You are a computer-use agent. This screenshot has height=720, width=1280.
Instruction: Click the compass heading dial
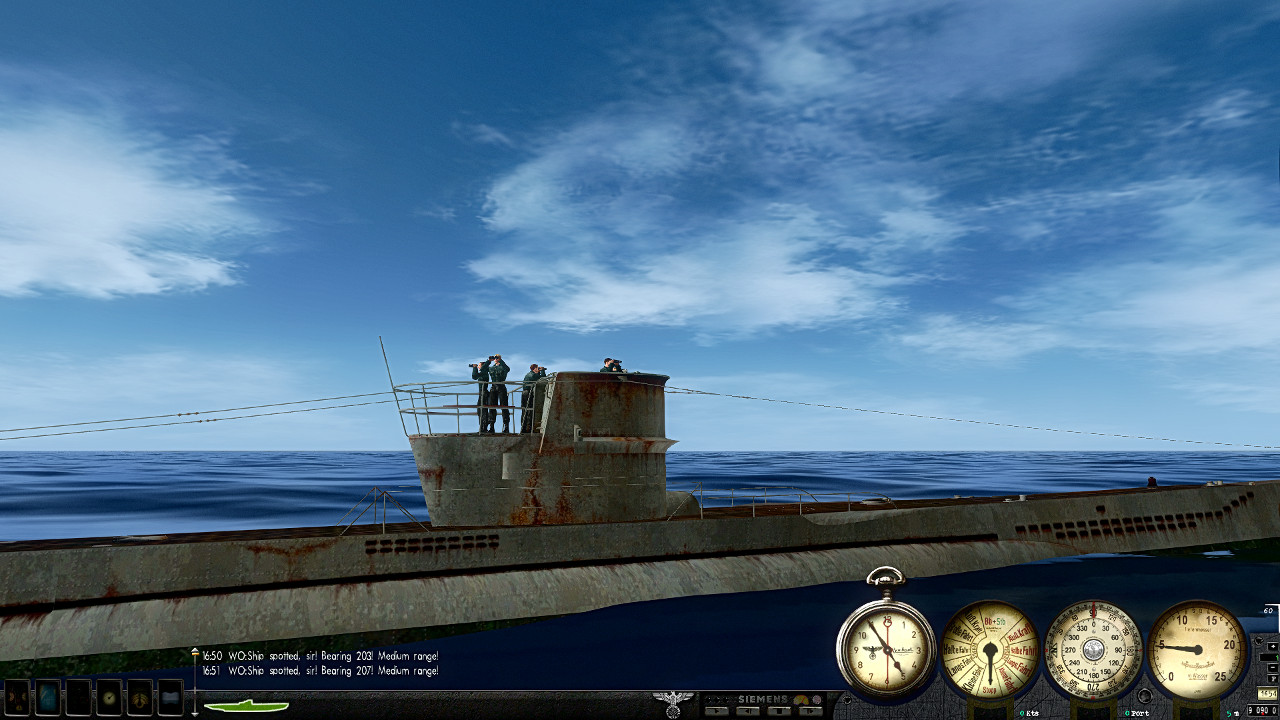[x=1093, y=650]
